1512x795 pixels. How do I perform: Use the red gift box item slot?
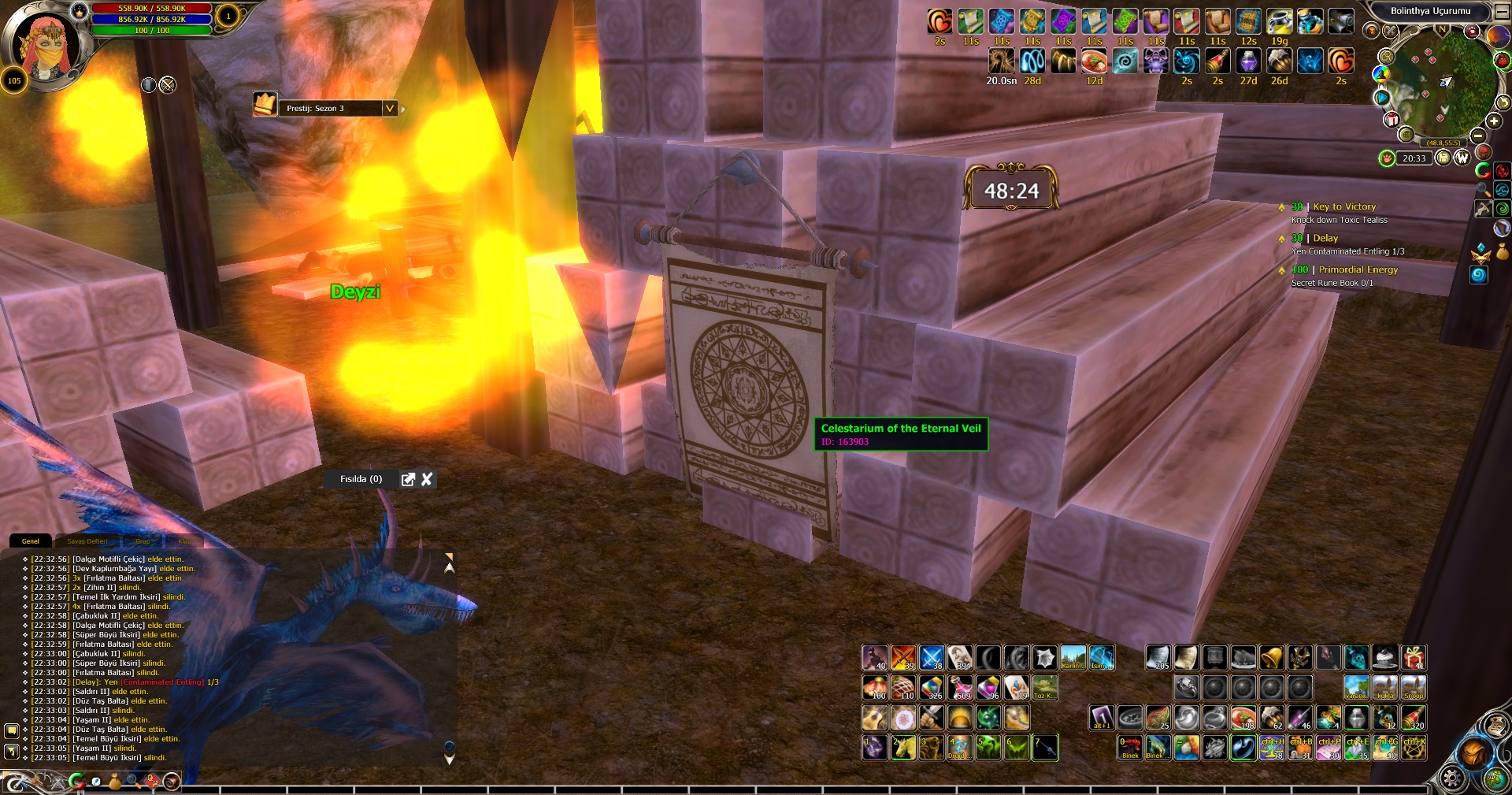(x=1413, y=658)
